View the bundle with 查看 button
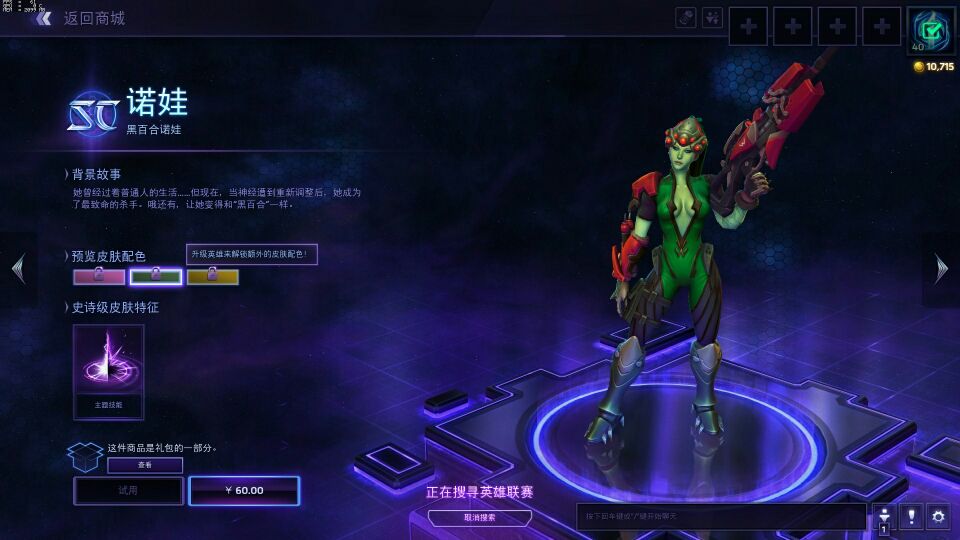 click(x=145, y=465)
